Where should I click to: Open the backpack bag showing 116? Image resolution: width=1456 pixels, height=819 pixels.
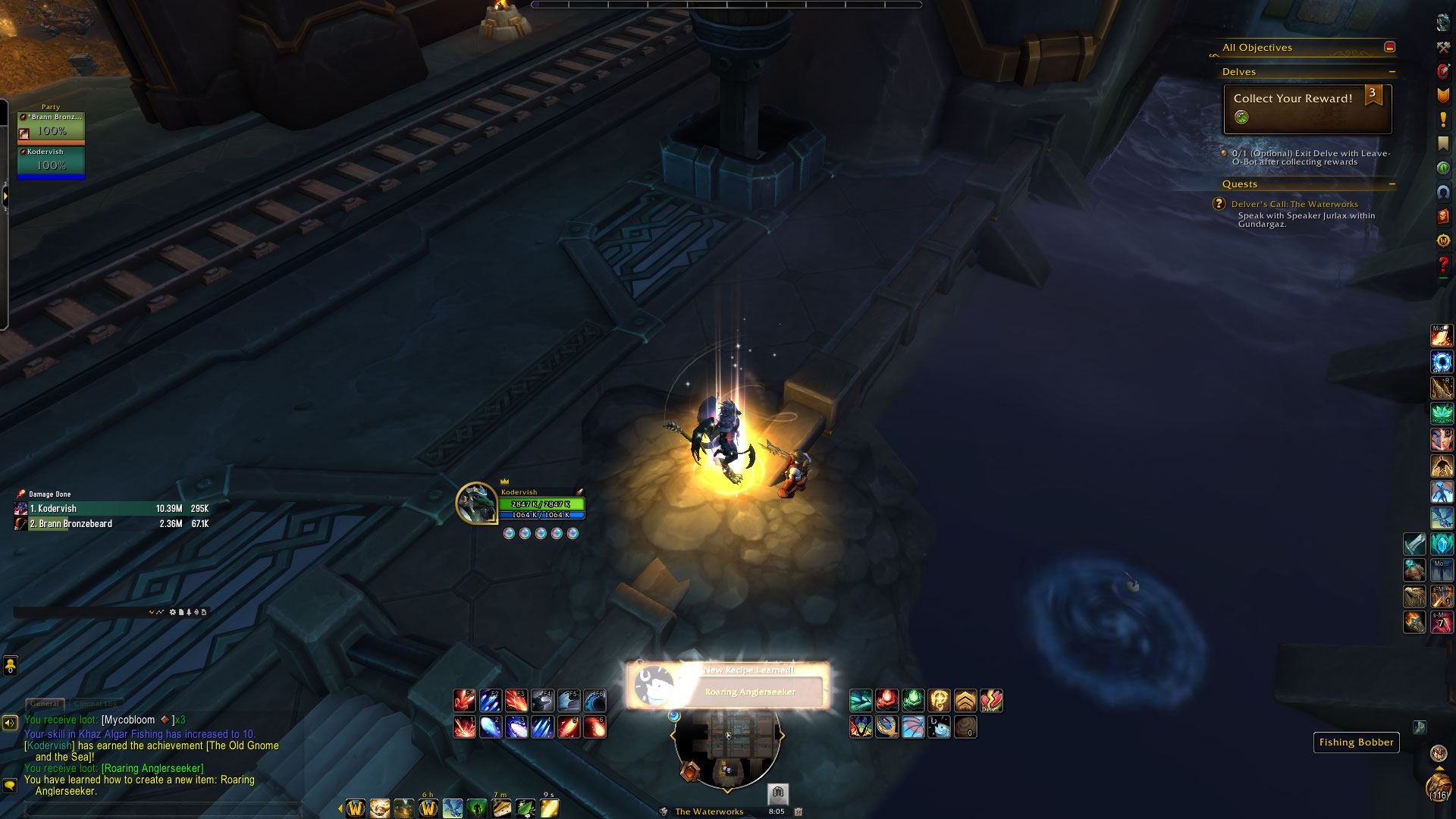(x=1439, y=786)
